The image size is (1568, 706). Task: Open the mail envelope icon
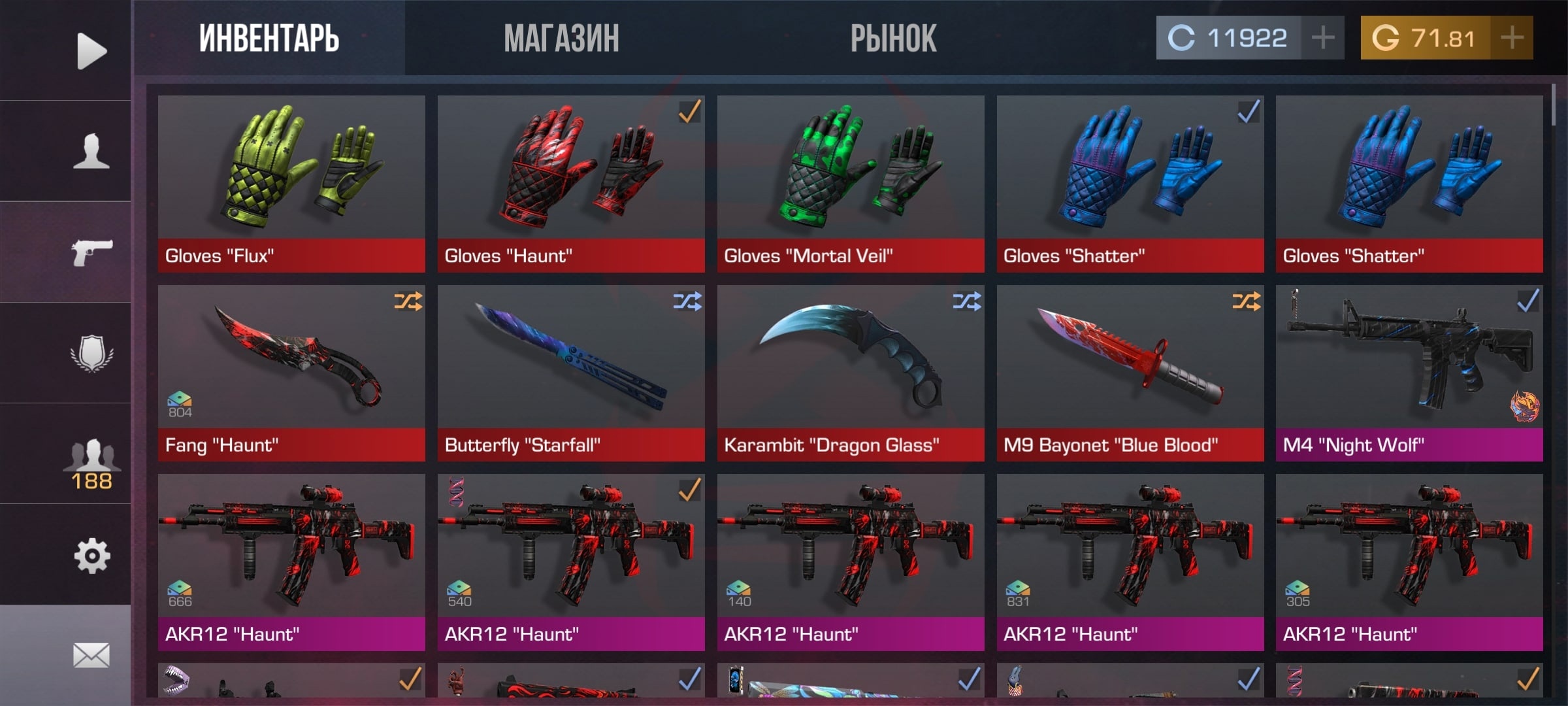(x=91, y=655)
